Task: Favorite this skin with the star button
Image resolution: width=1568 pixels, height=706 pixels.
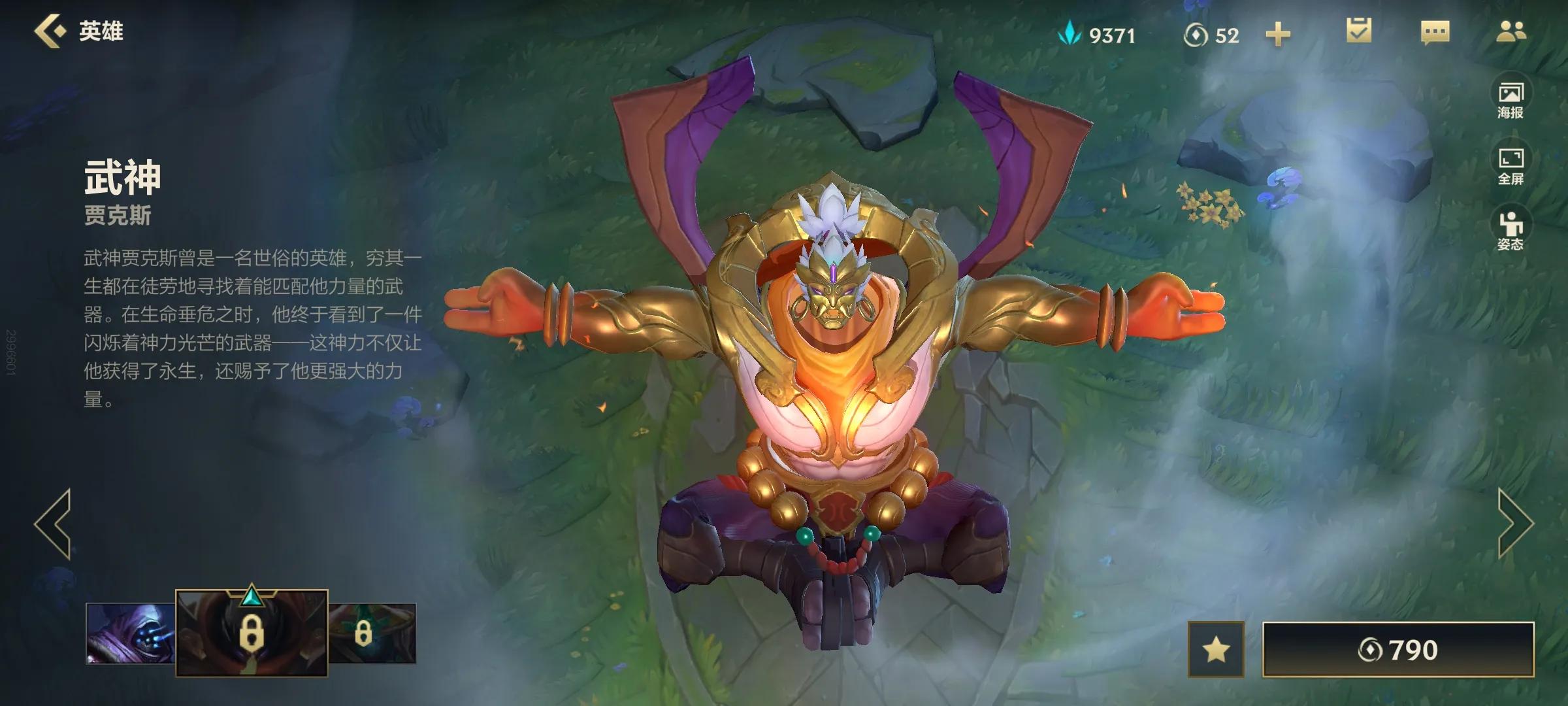Action: tap(1216, 650)
